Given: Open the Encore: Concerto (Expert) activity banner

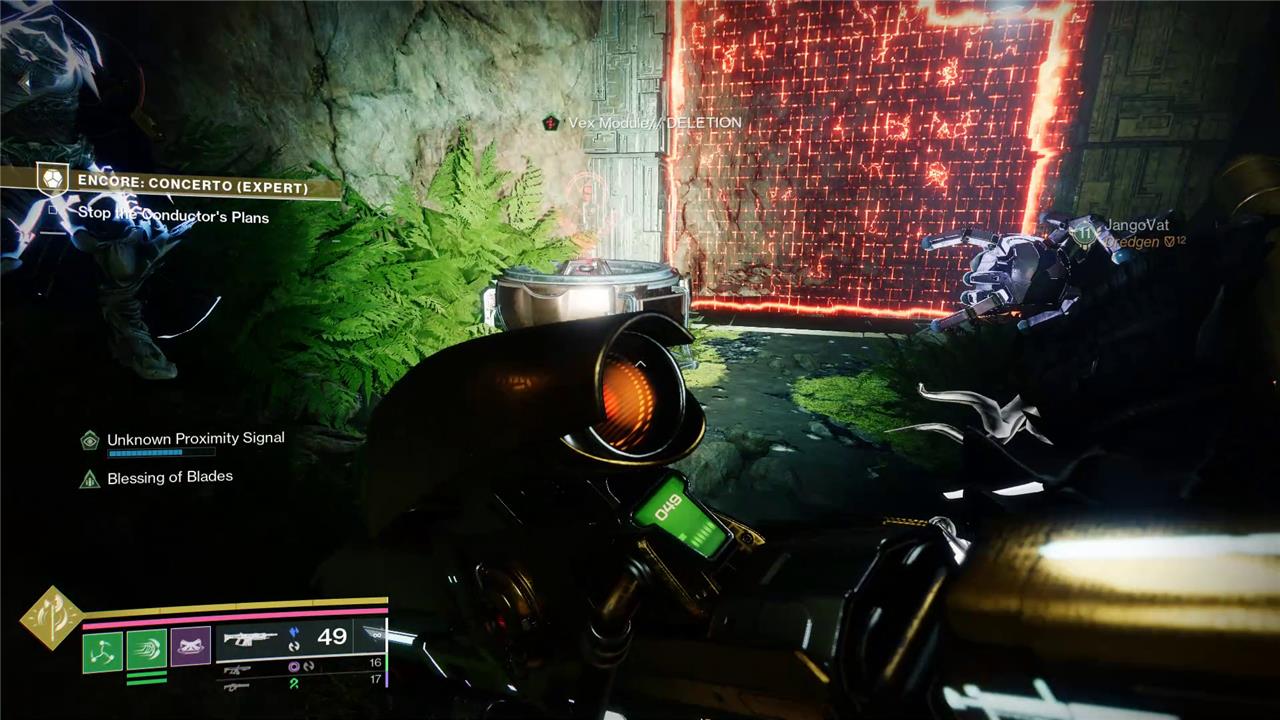Looking at the screenshot, I should point(190,186).
